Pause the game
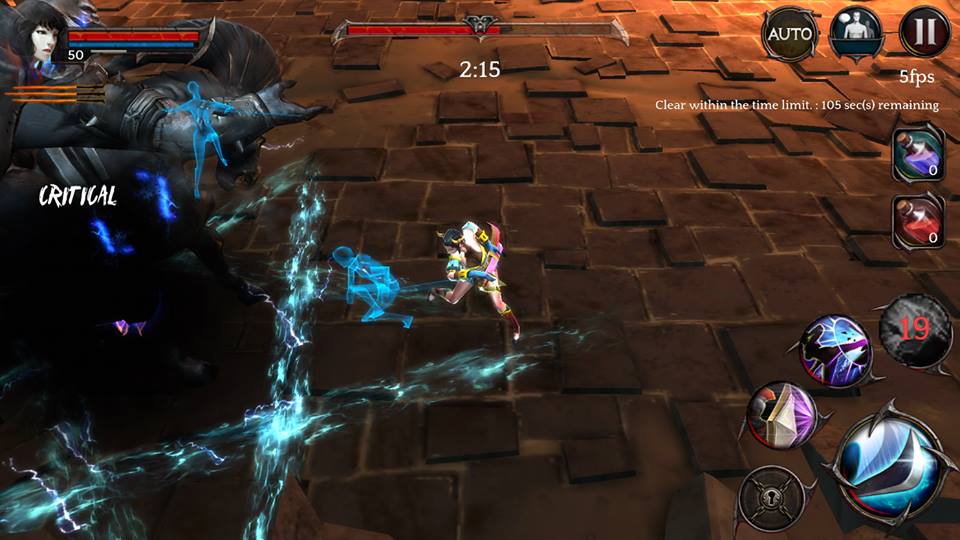The height and width of the screenshot is (540, 960). click(924, 33)
